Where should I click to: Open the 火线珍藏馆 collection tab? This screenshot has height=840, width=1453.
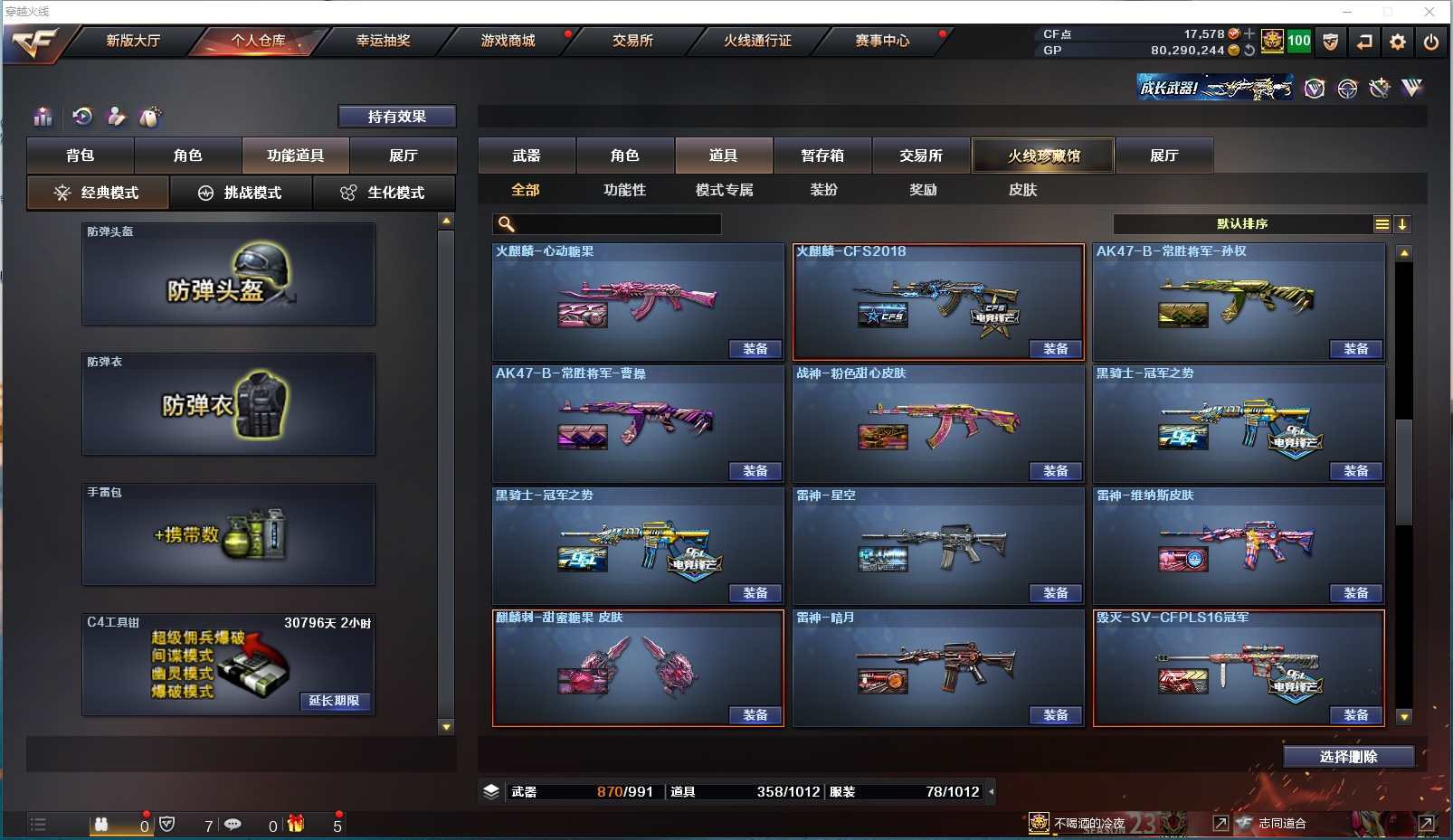coord(1043,156)
